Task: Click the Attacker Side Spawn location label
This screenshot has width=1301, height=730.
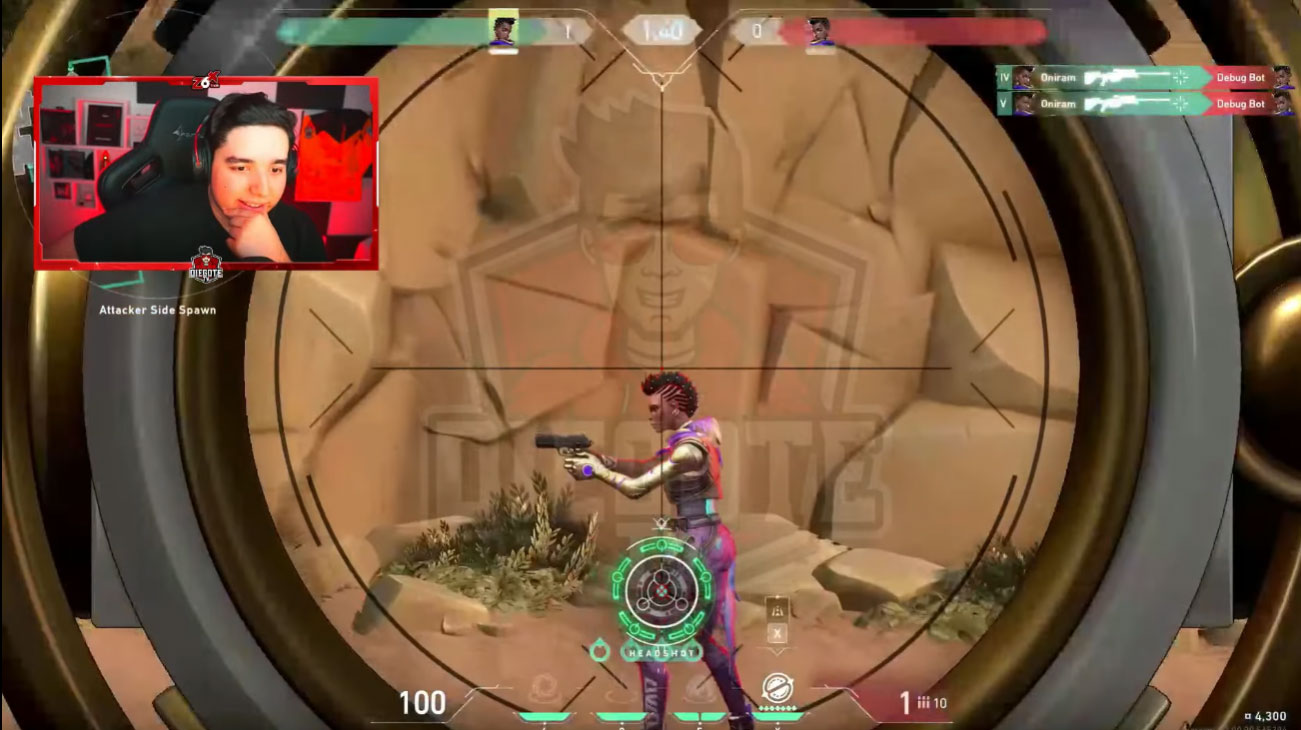Action: (x=156, y=310)
